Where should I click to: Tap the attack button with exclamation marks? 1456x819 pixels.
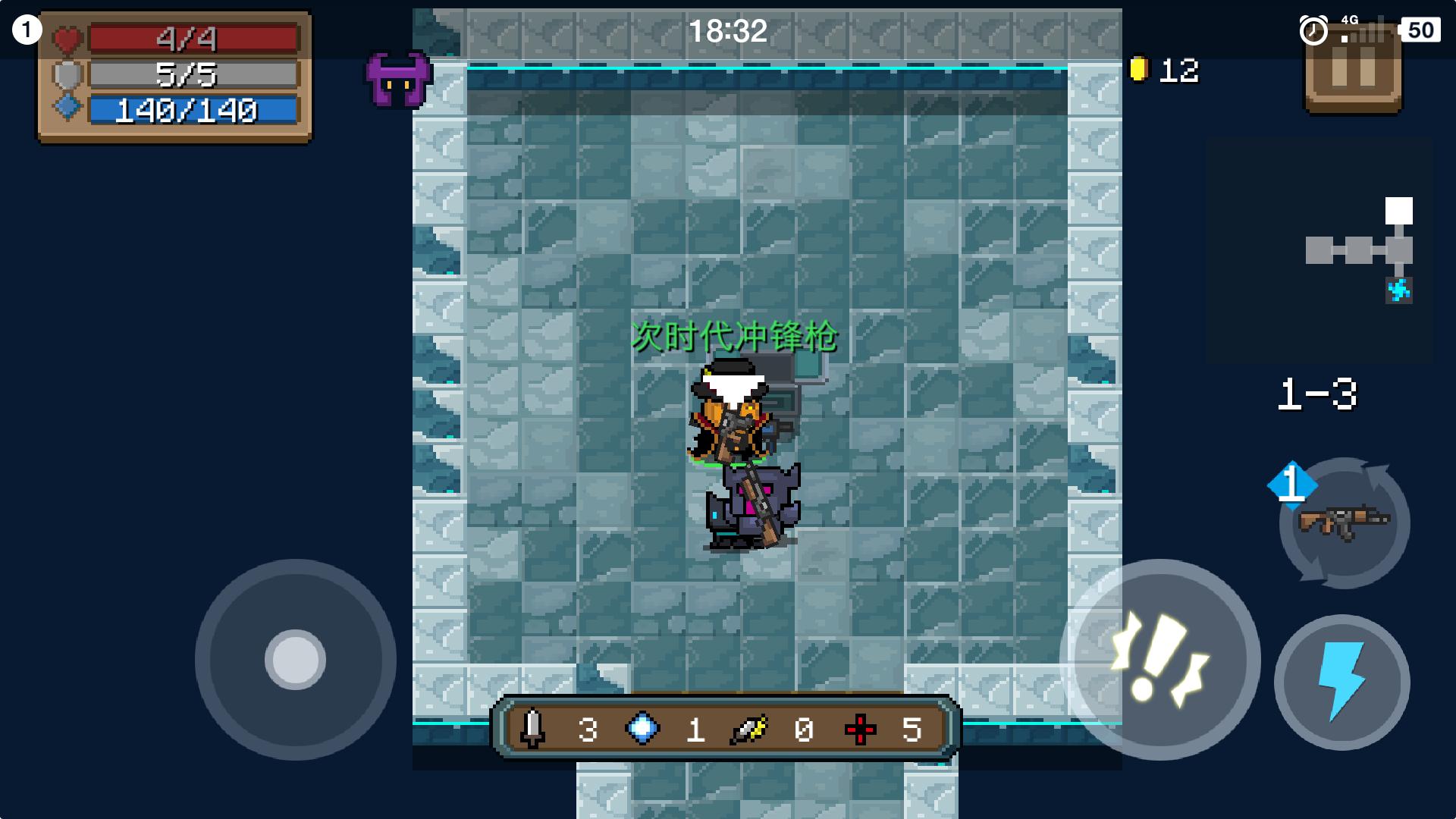pyautogui.click(x=1159, y=659)
